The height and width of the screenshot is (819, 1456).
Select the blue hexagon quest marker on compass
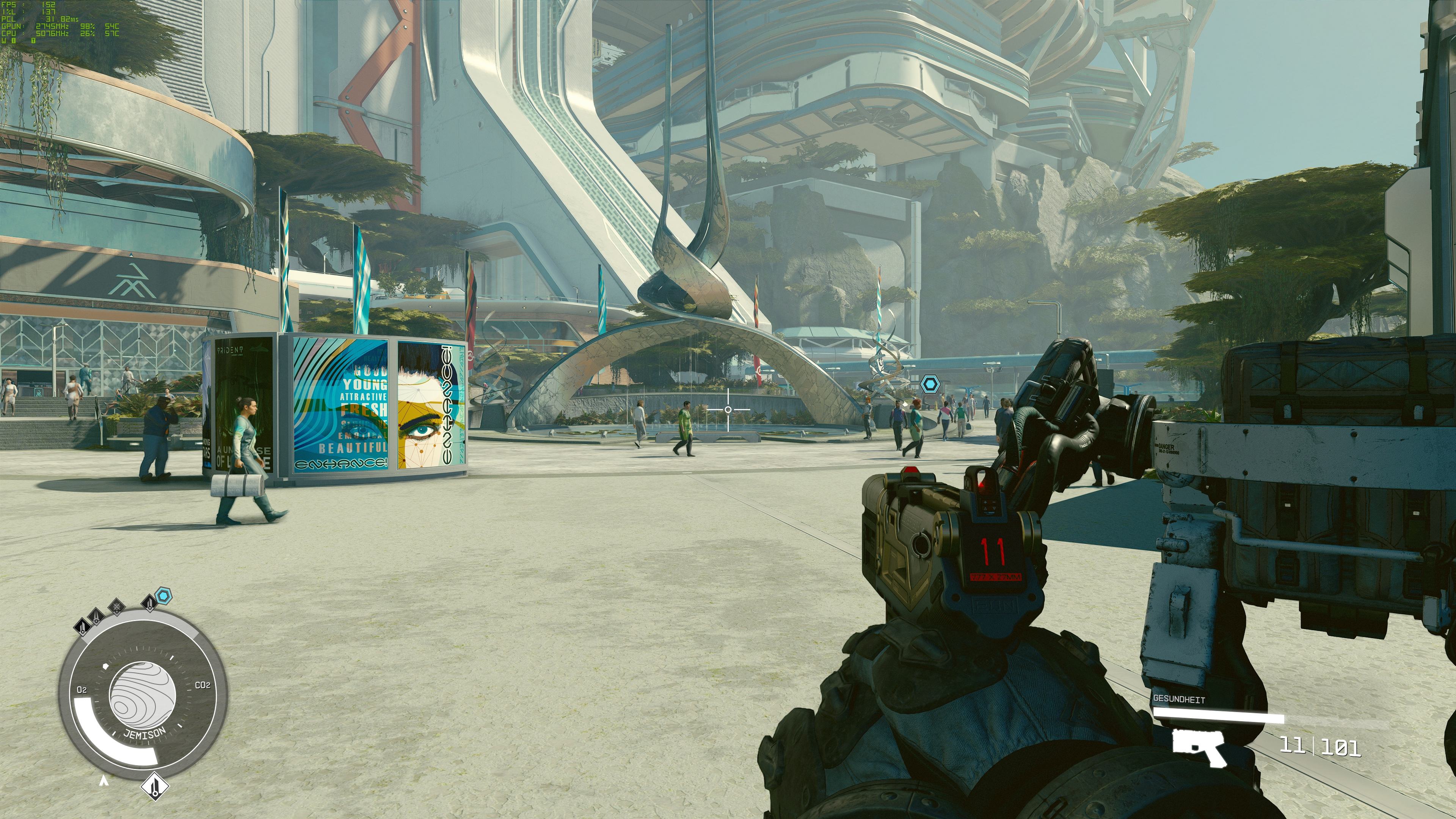point(163,595)
